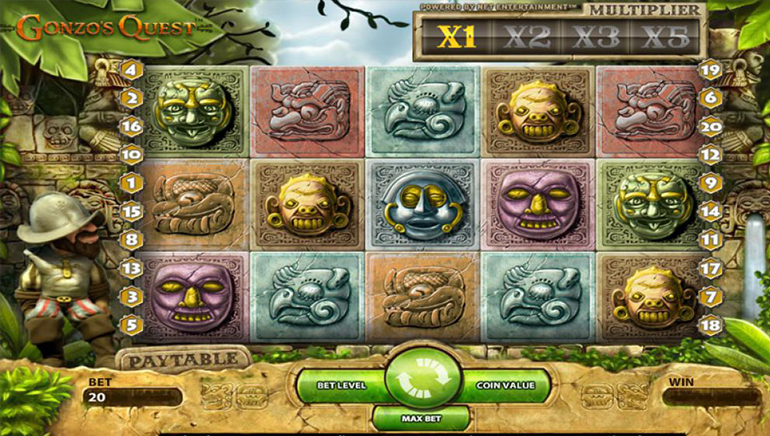Show payline number 19

[x=711, y=70]
